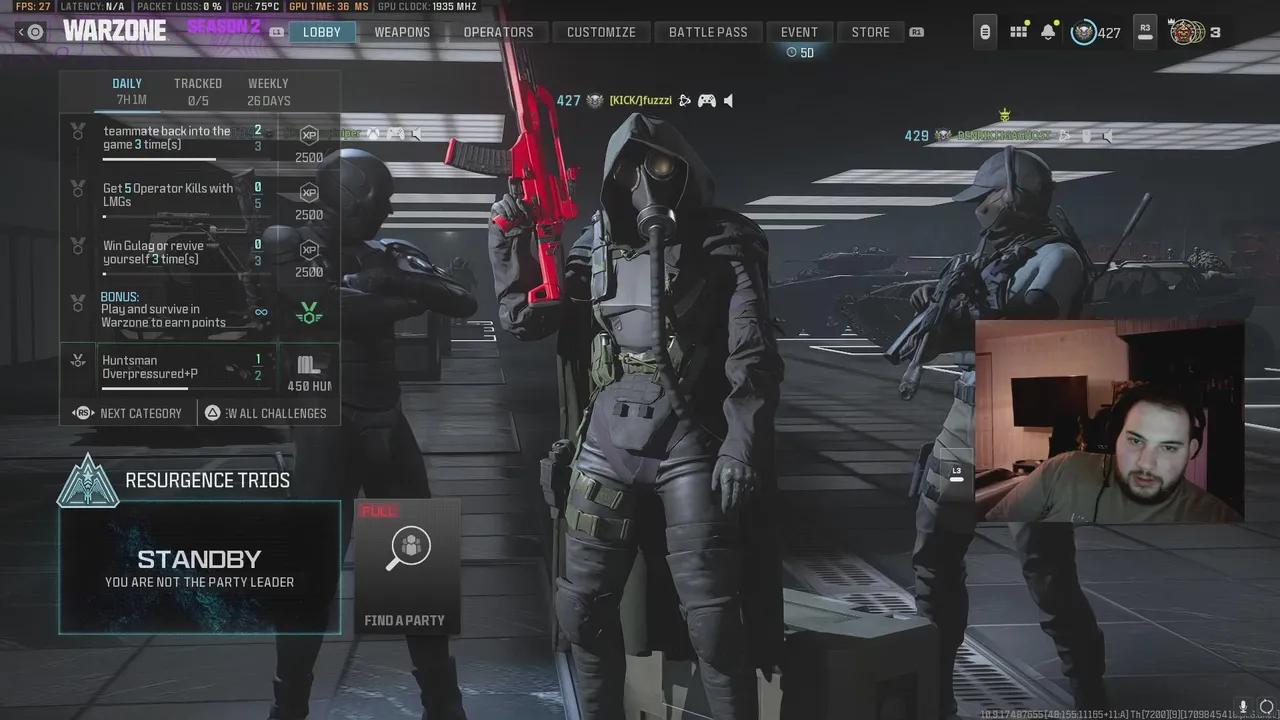Click Next Category for challenges
This screenshot has height=720, width=1280.
[128, 413]
